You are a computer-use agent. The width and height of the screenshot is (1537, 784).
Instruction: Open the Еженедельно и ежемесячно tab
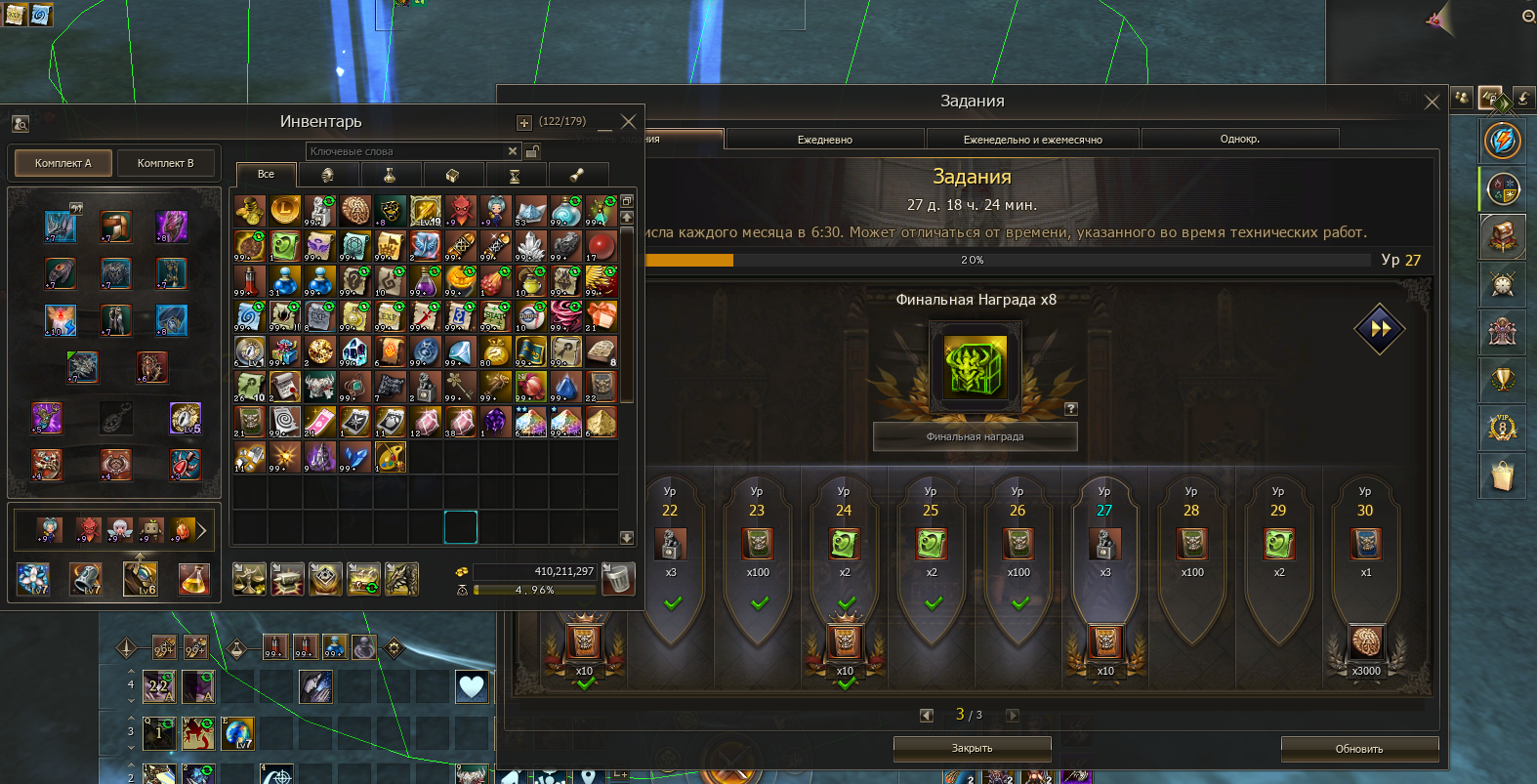point(1032,140)
